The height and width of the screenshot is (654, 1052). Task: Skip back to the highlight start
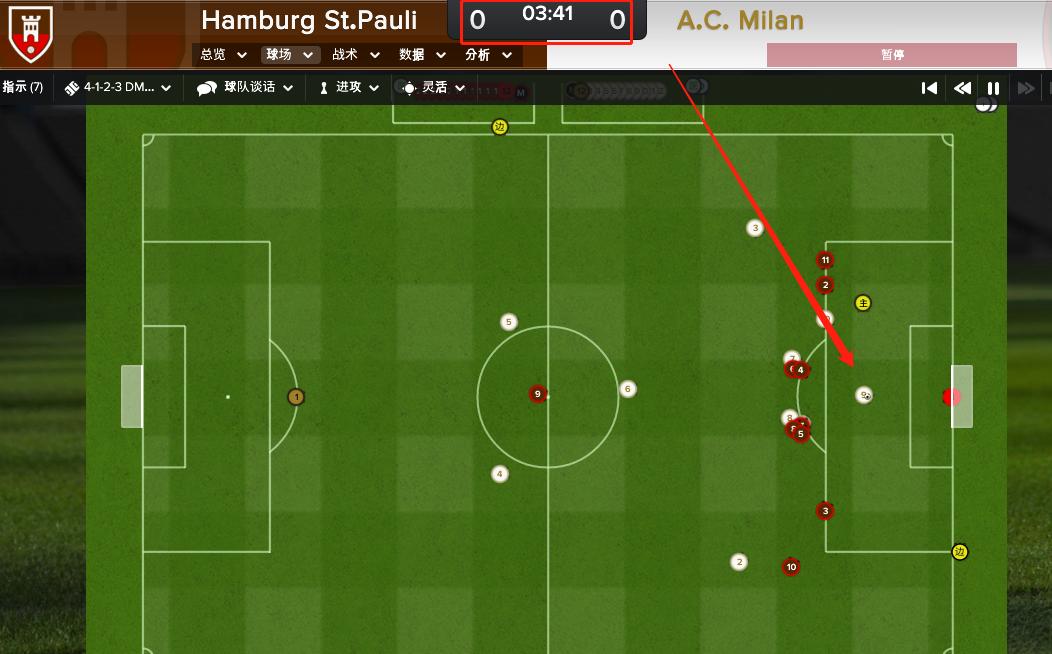coord(929,88)
